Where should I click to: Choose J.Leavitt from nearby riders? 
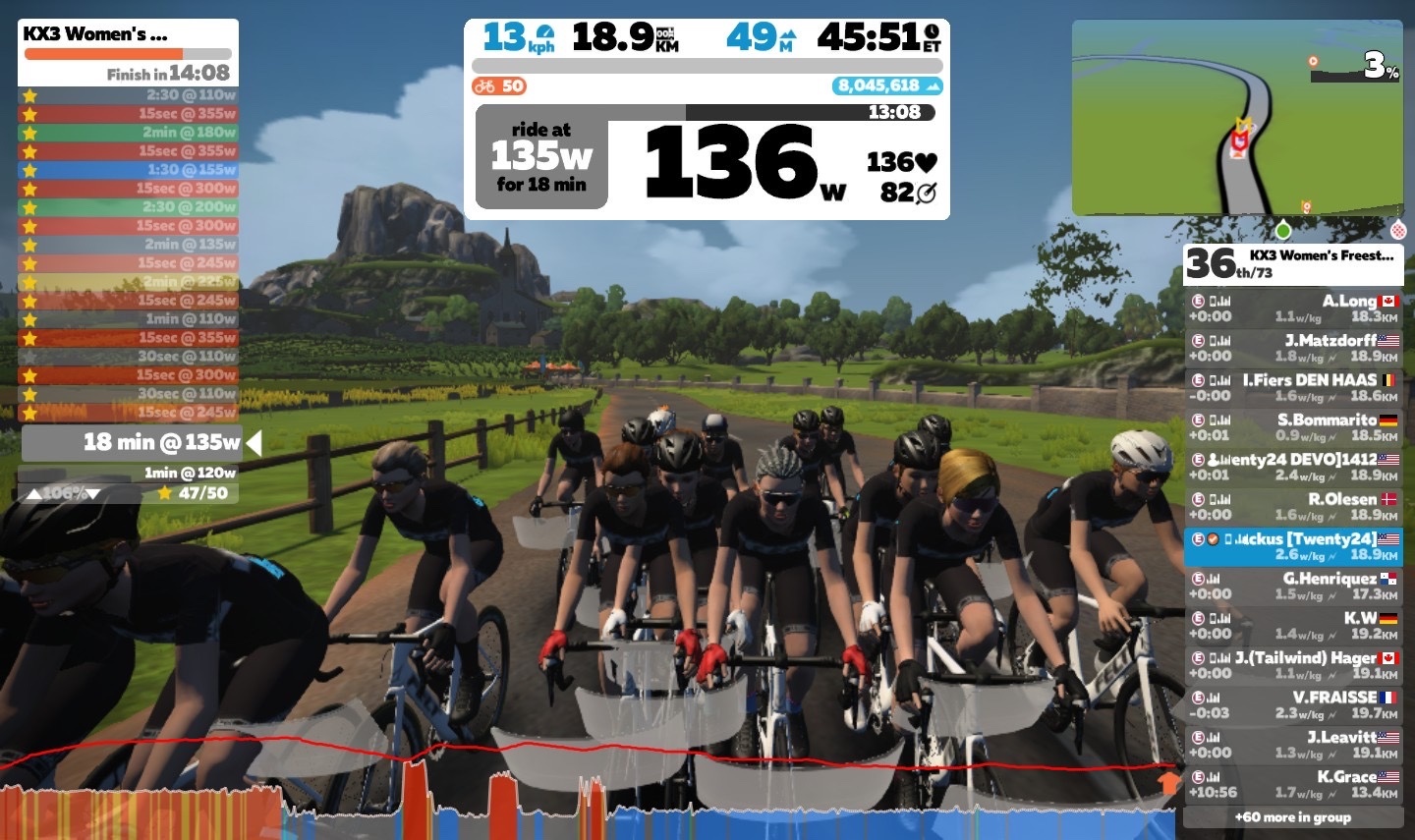tap(1292, 744)
